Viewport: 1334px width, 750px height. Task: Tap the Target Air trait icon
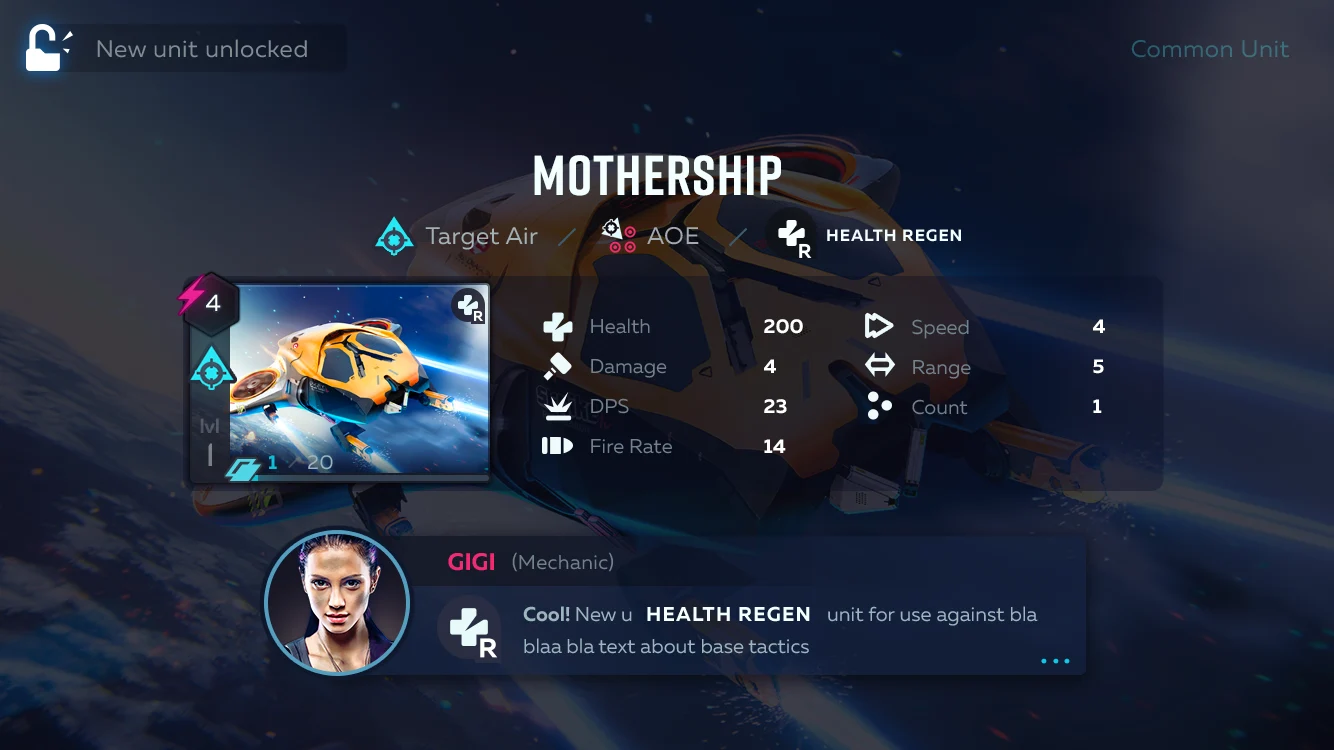coord(394,236)
